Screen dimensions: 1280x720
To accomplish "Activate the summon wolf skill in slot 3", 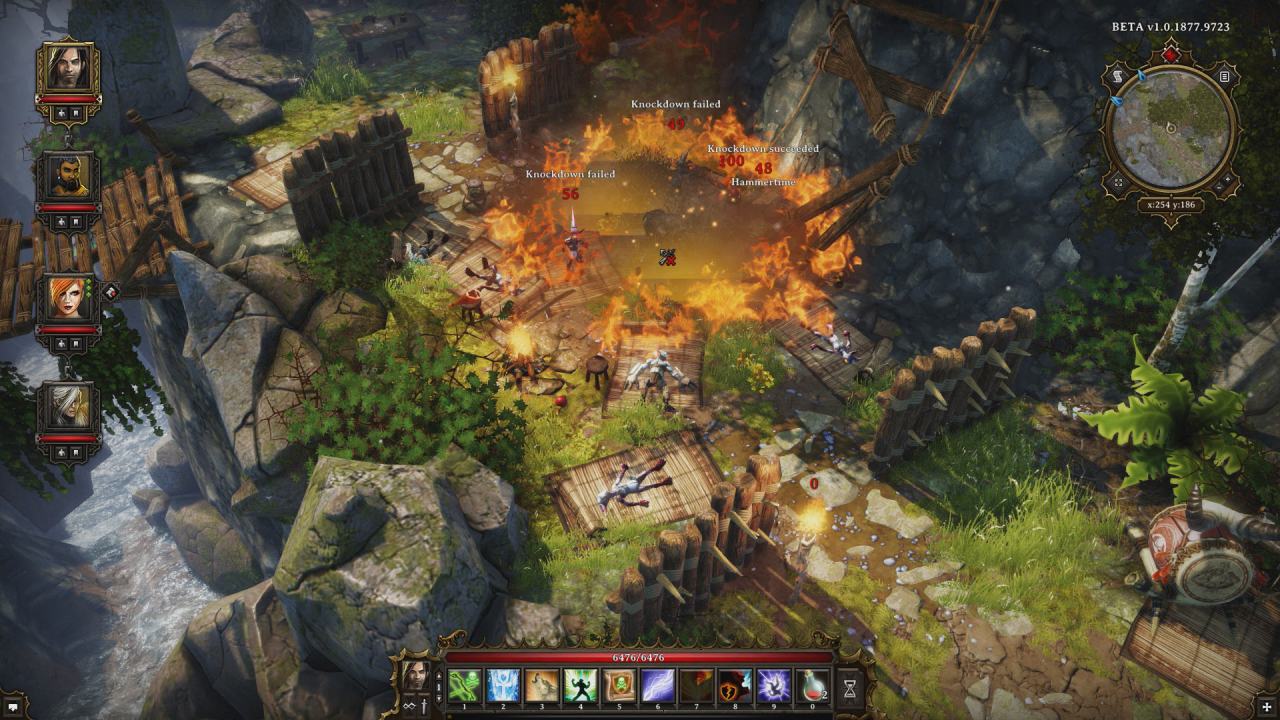I will (542, 685).
